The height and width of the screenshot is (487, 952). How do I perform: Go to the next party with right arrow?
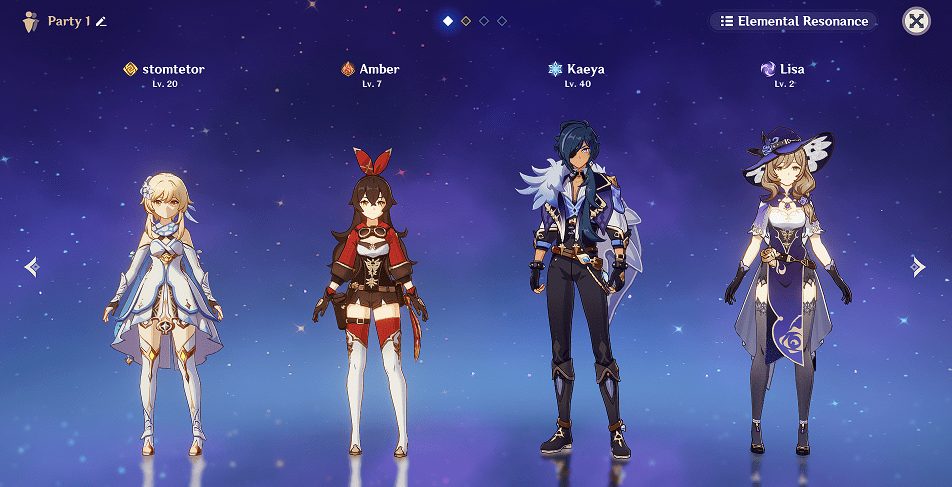point(918,266)
